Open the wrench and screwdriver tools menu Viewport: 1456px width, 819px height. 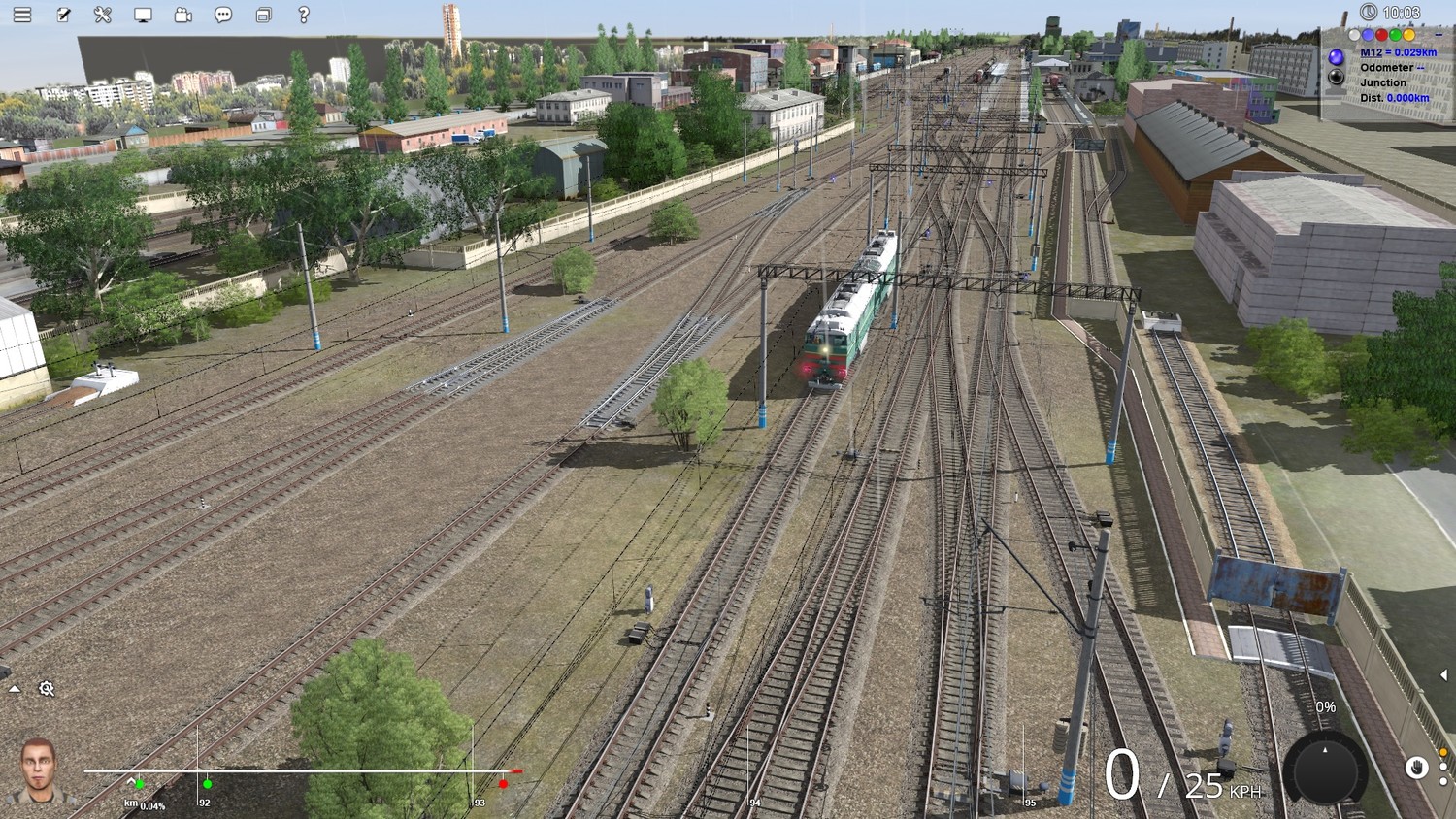103,15
